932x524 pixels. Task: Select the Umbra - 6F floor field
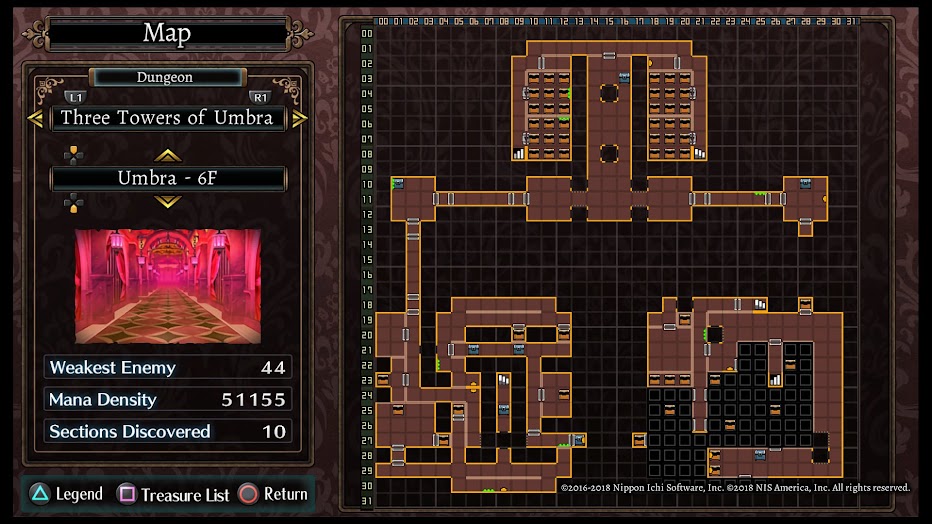167,179
